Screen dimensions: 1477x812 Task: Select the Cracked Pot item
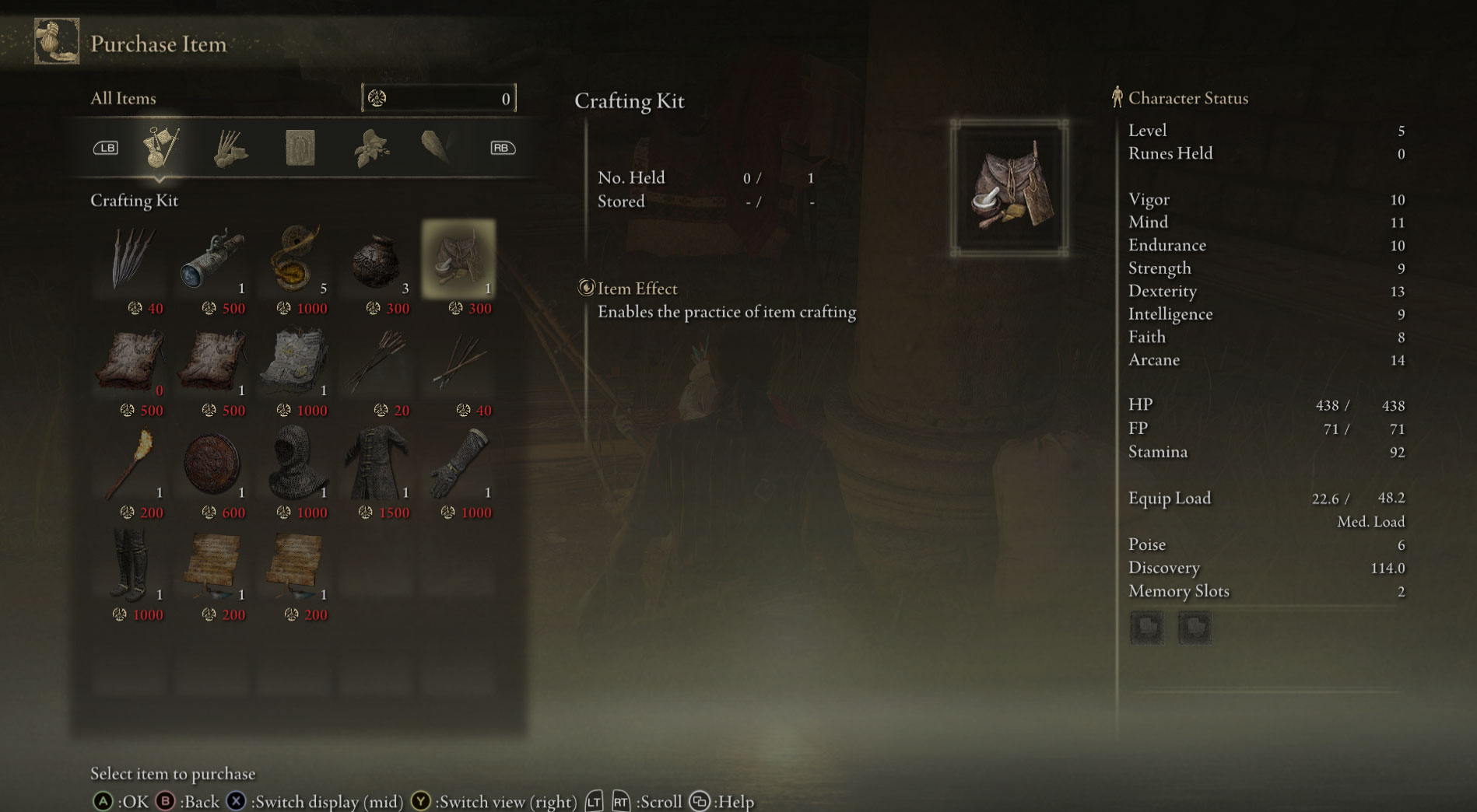[x=377, y=259]
